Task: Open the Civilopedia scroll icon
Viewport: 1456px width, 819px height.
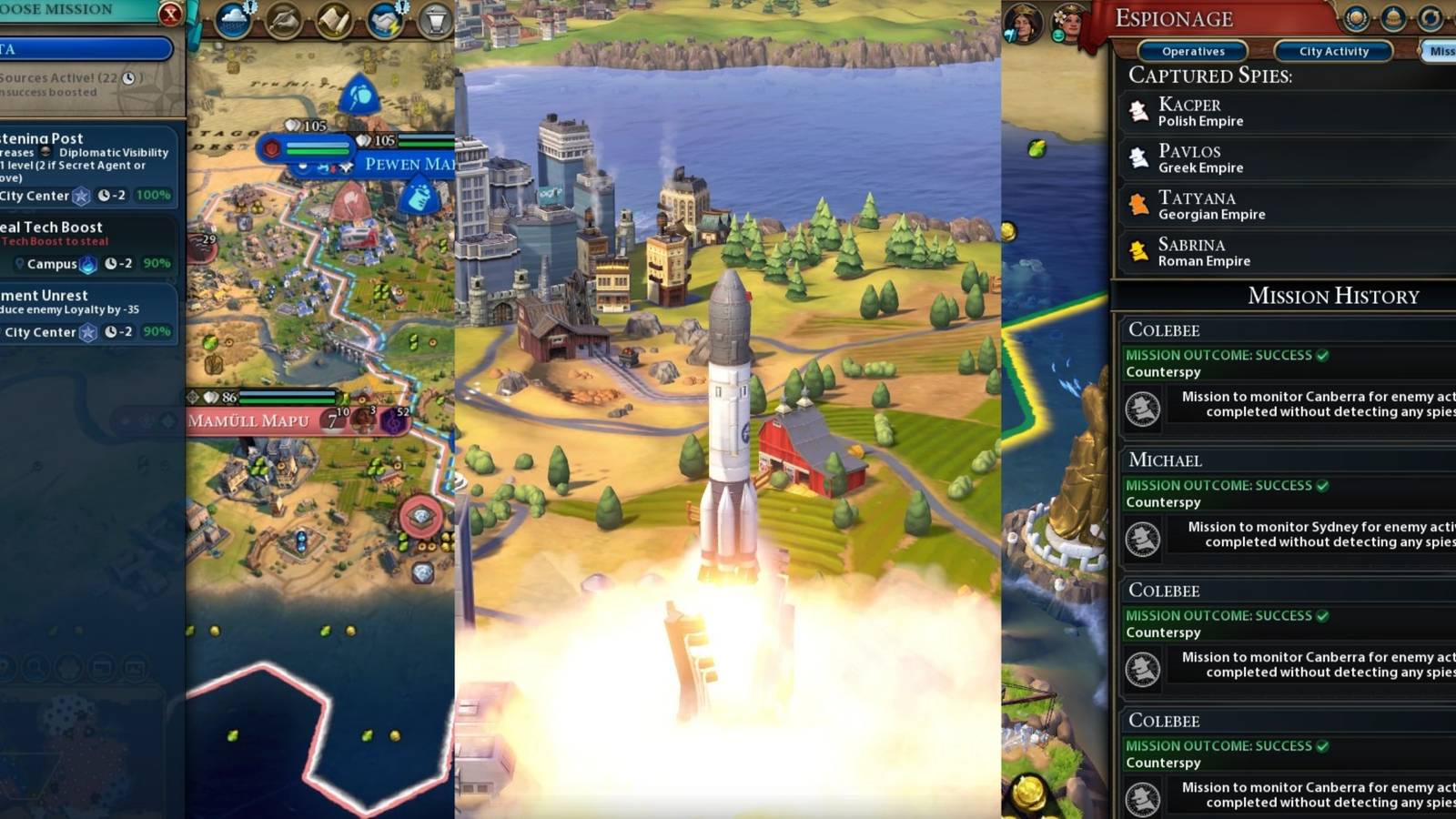Action: [x=335, y=20]
